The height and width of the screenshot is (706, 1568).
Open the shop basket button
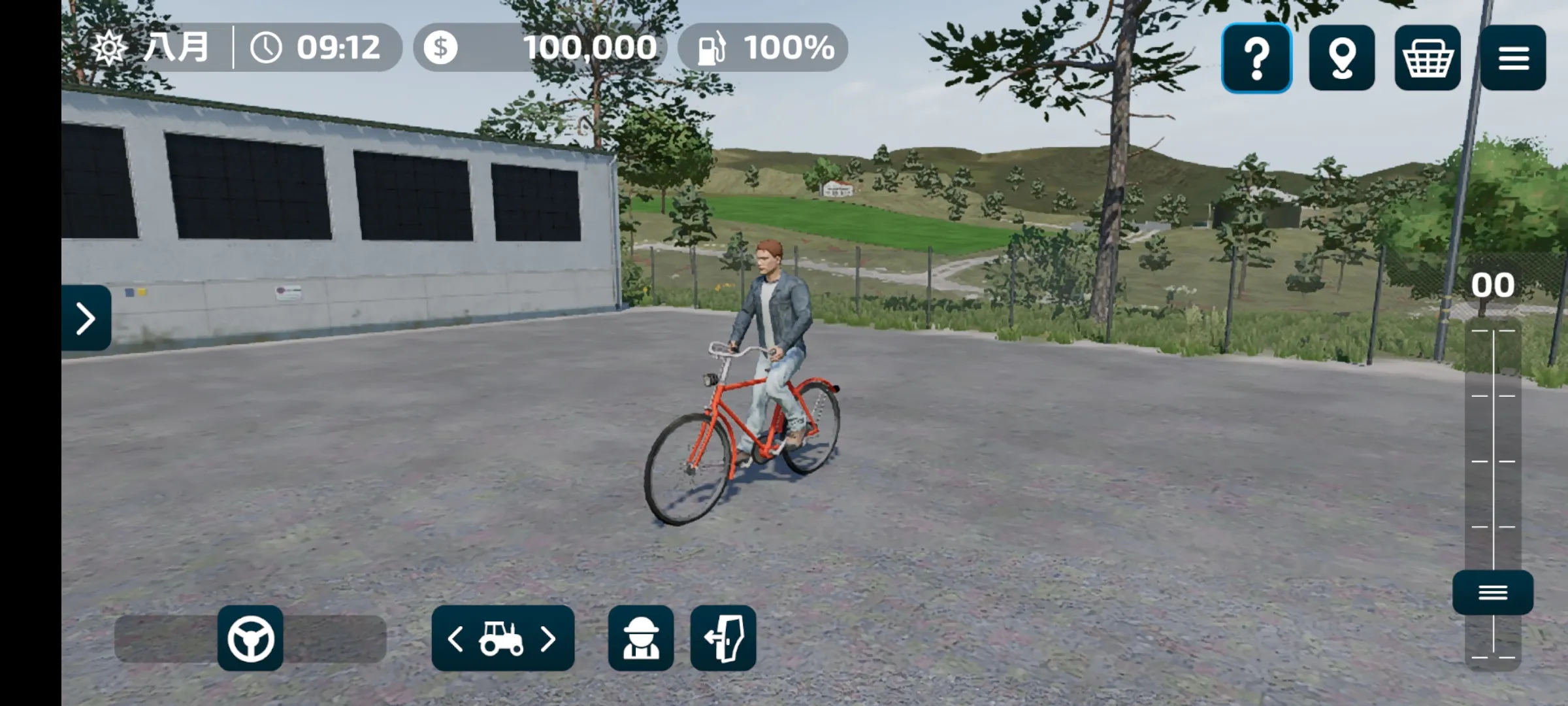pos(1428,58)
